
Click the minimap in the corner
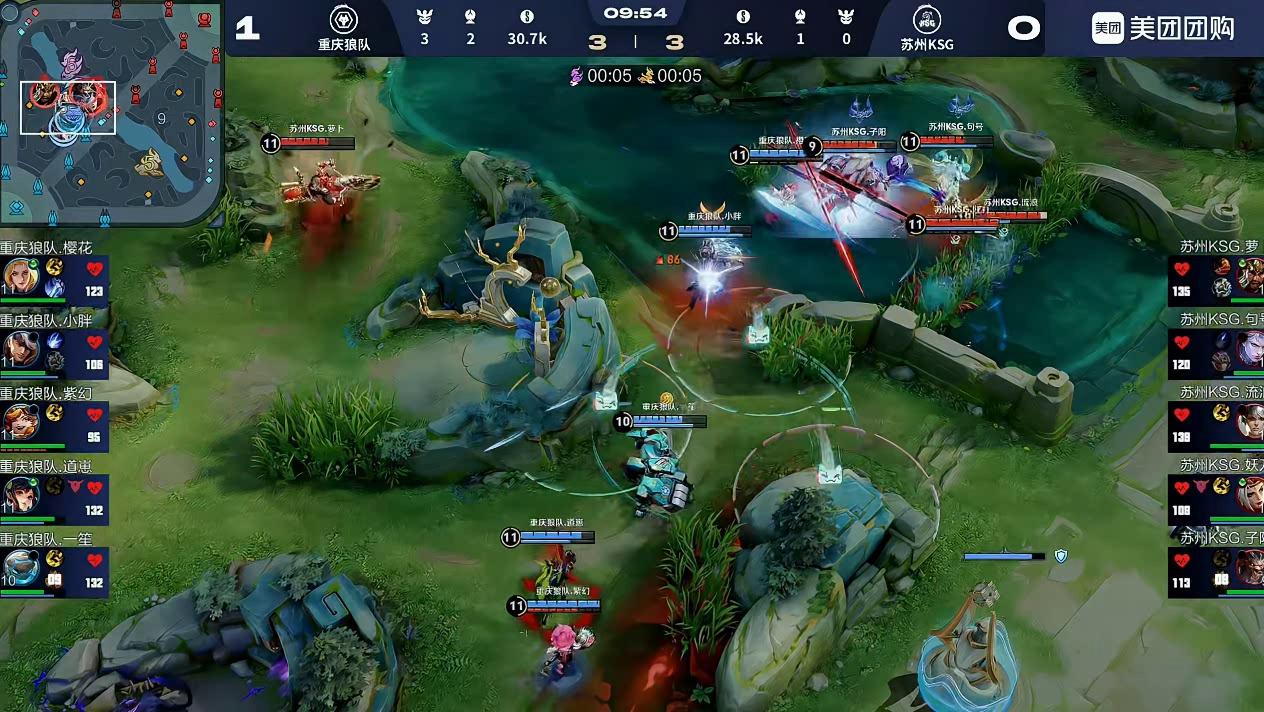coord(111,113)
